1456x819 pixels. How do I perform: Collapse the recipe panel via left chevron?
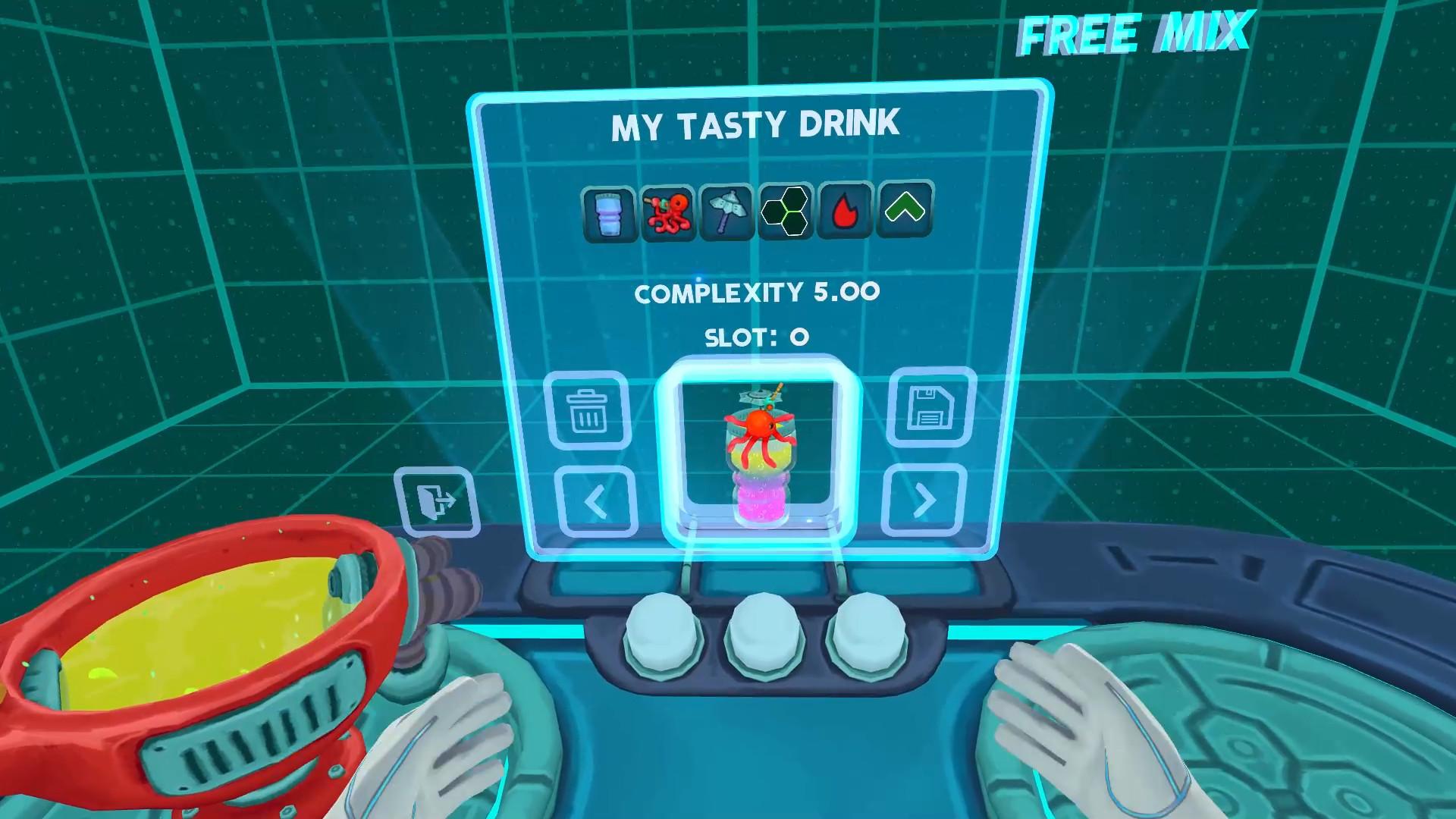(598, 502)
